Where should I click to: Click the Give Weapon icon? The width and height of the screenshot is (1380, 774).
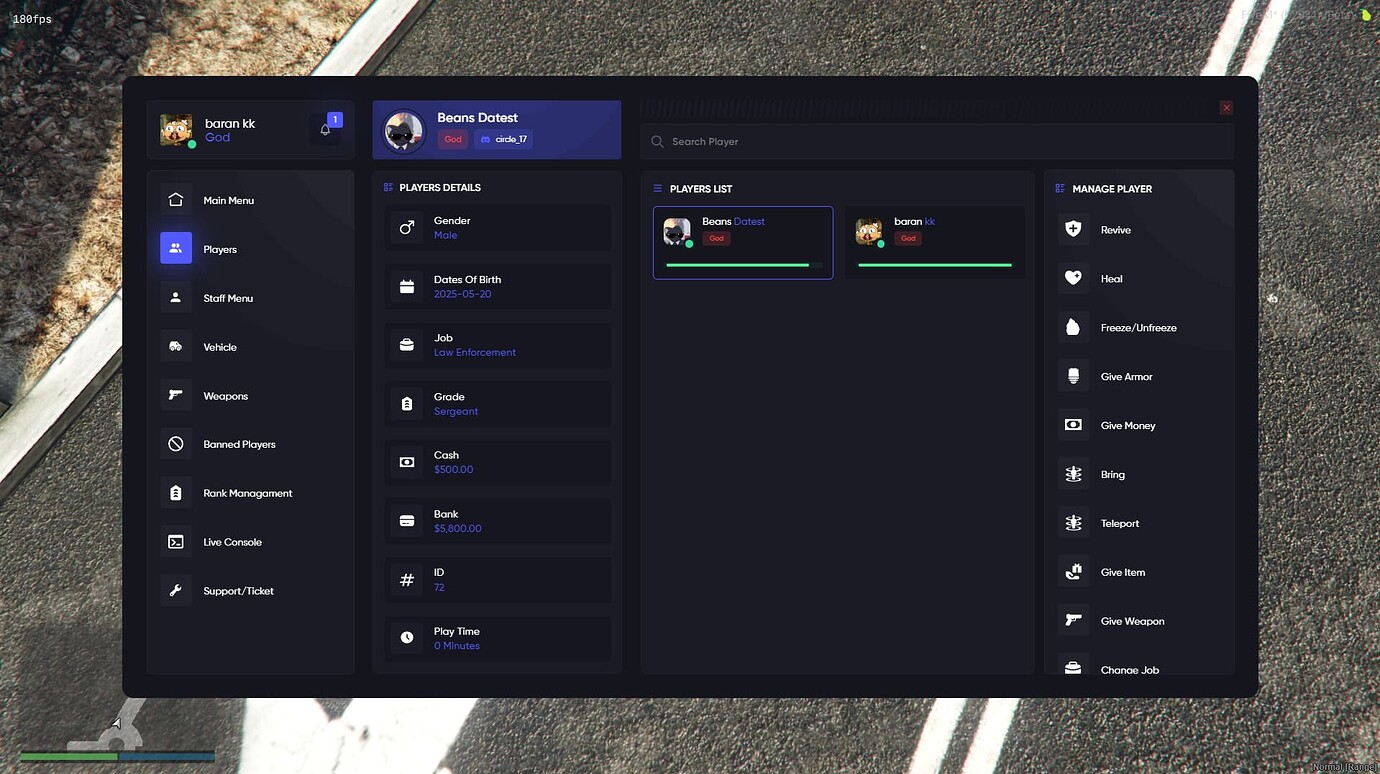[x=1073, y=620]
